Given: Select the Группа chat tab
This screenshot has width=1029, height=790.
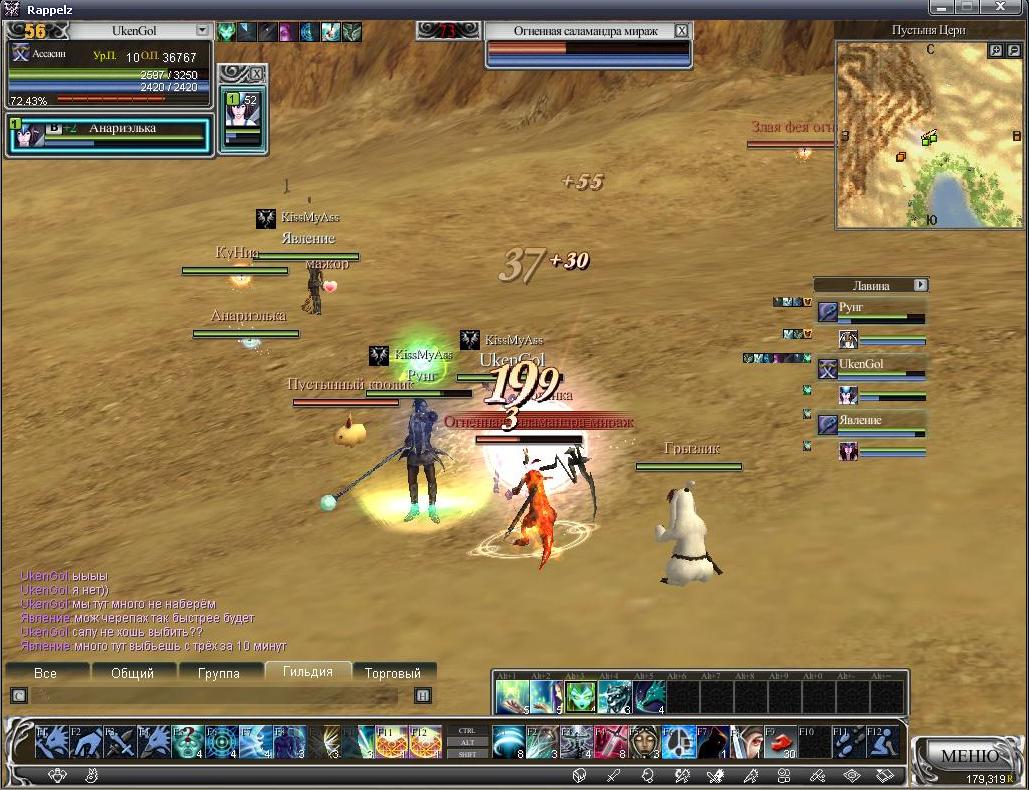Looking at the screenshot, I should click(218, 673).
